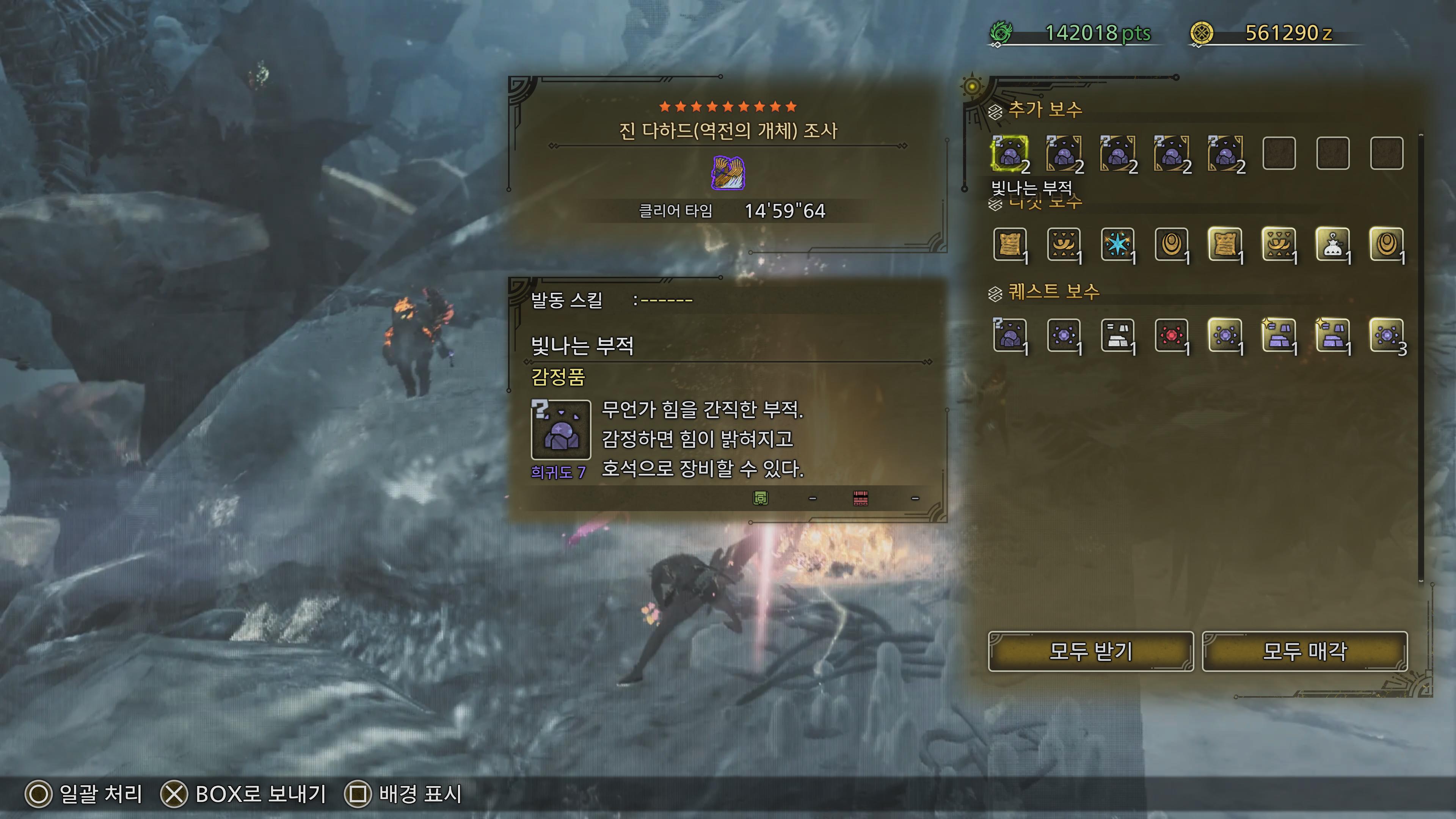Select the white sack target reward

(x=1333, y=244)
